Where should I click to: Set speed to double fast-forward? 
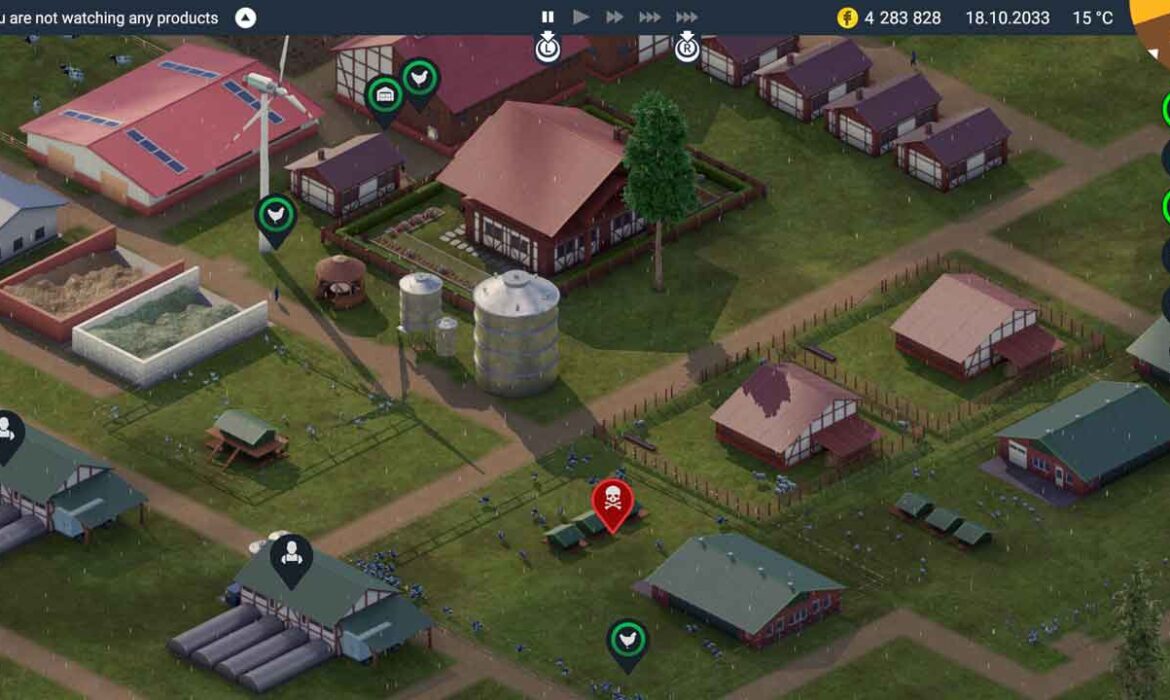(x=615, y=17)
